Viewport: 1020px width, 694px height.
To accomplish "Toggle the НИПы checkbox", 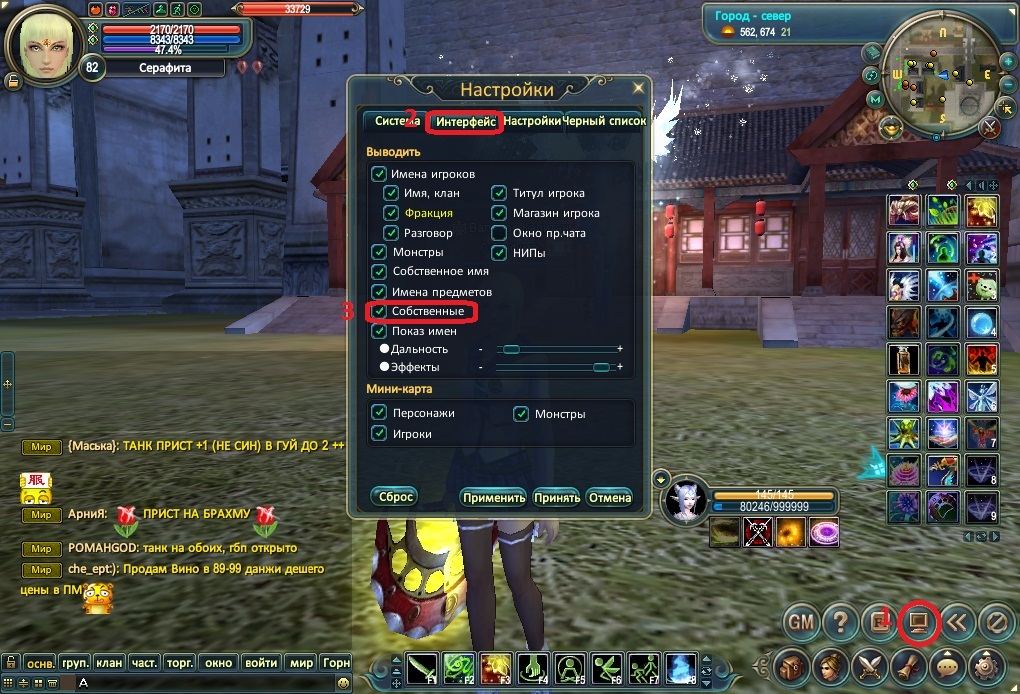I will [499, 253].
